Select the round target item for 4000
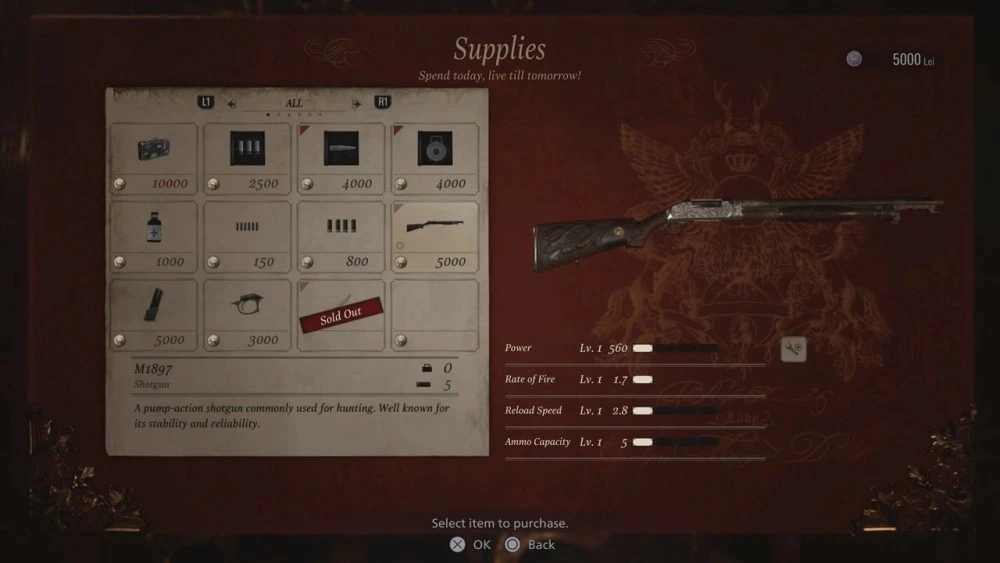1000x563 pixels. (435, 158)
